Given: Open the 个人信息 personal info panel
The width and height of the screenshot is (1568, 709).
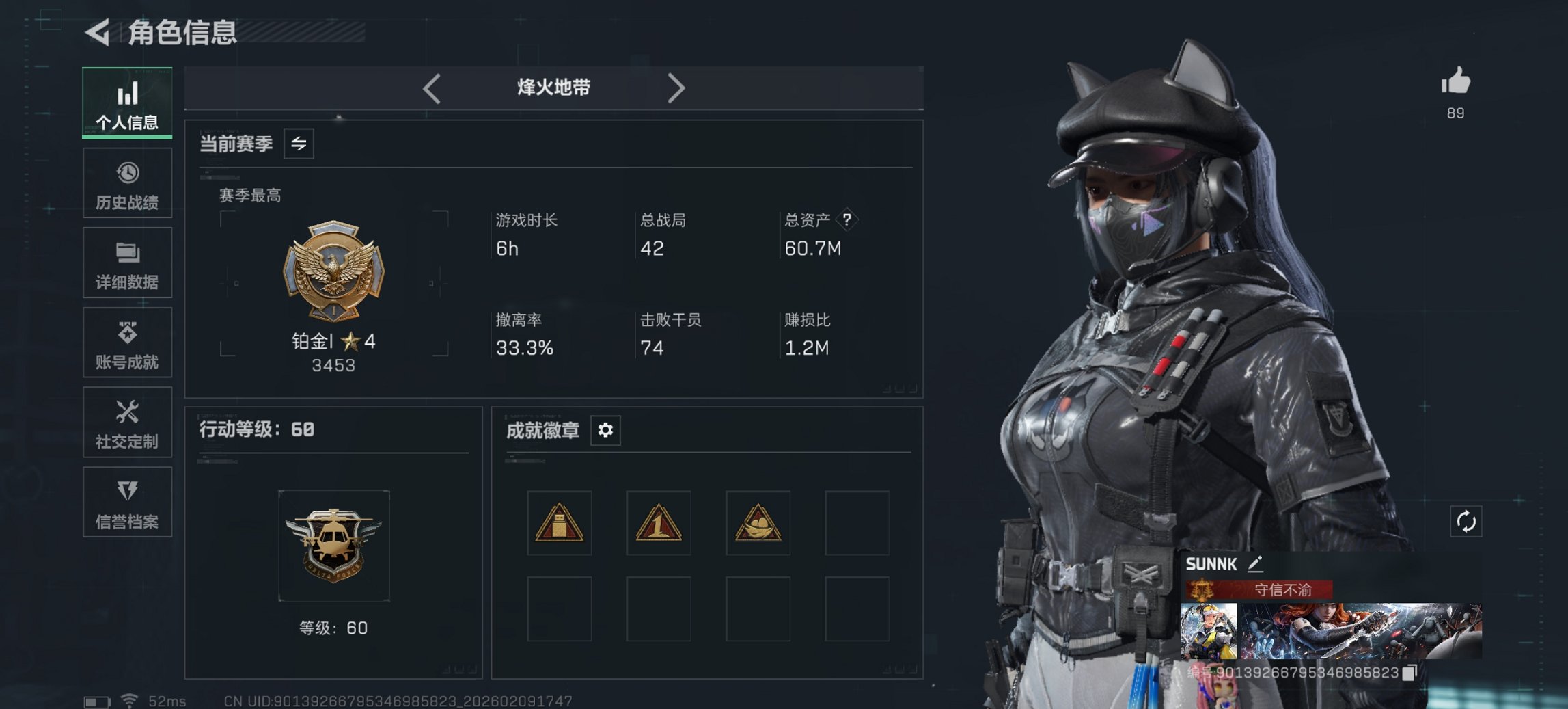Looking at the screenshot, I should point(127,101).
